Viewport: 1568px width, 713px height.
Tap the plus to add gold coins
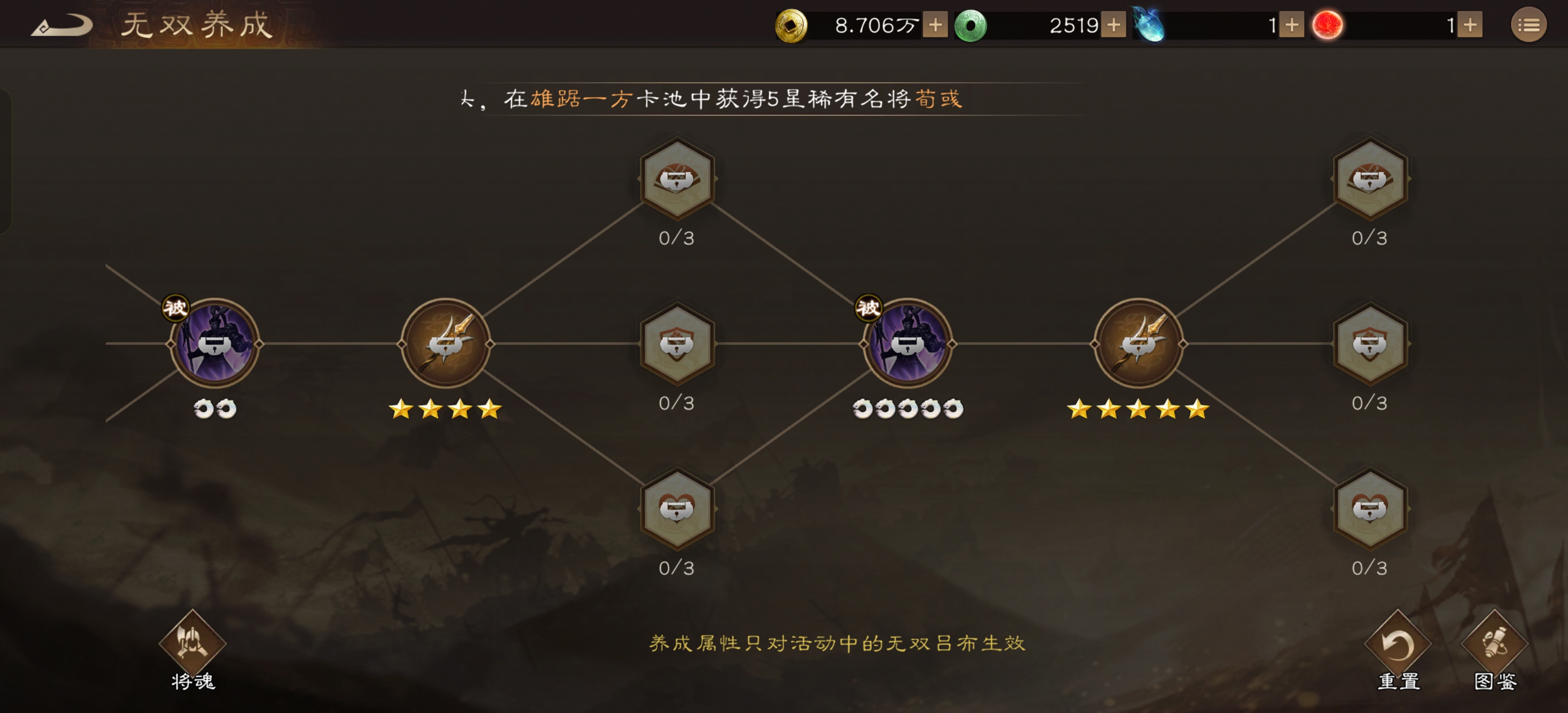coord(934,24)
